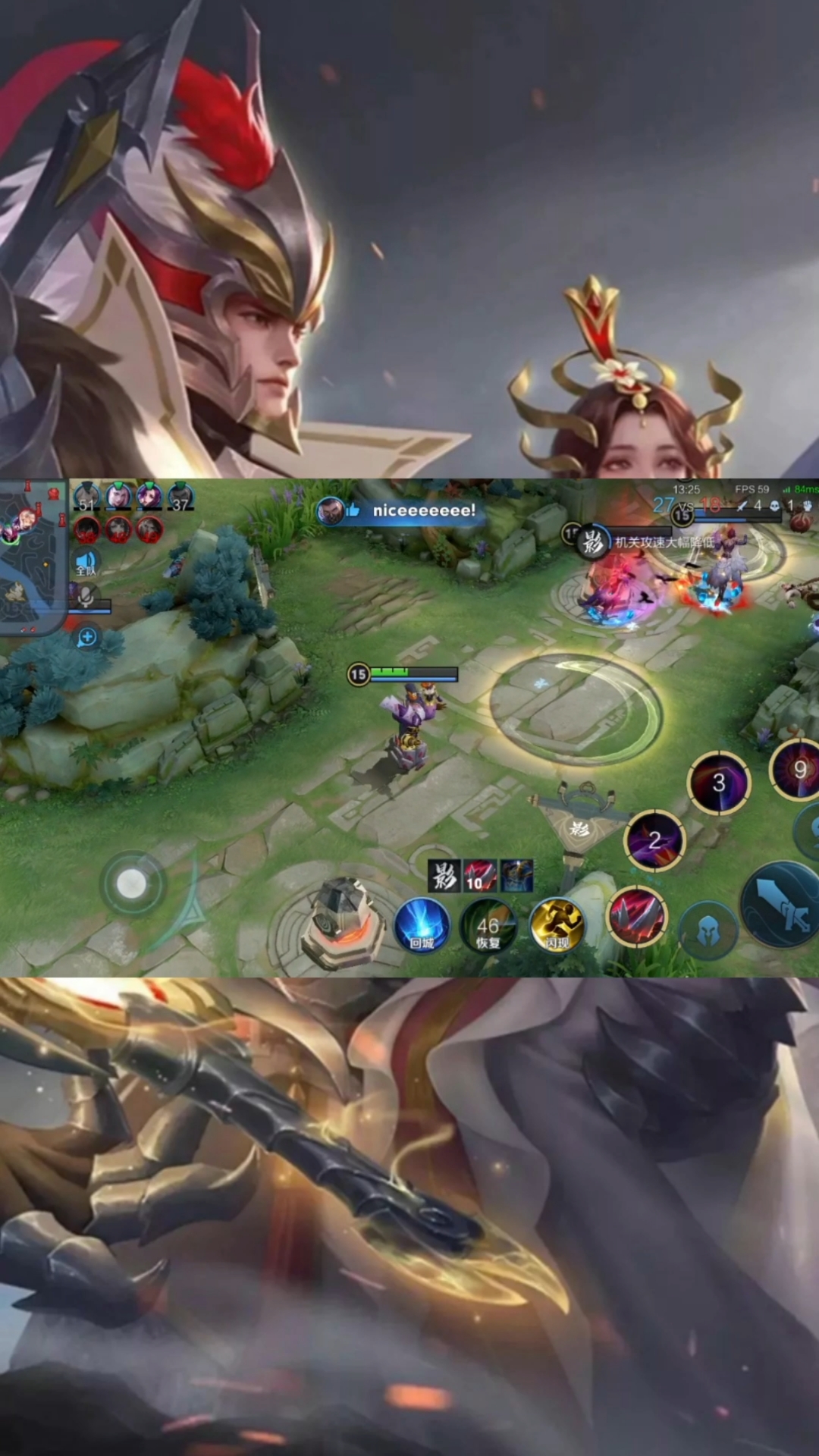Image resolution: width=819 pixels, height=1456 pixels.
Task: Cast the skill showing cooldown 3
Action: pos(718,783)
